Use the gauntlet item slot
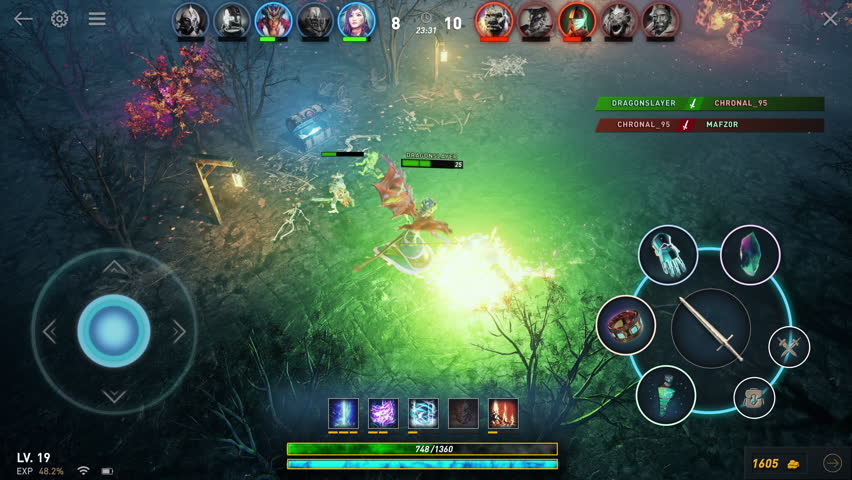Screen dimensions: 852x480 coord(667,254)
